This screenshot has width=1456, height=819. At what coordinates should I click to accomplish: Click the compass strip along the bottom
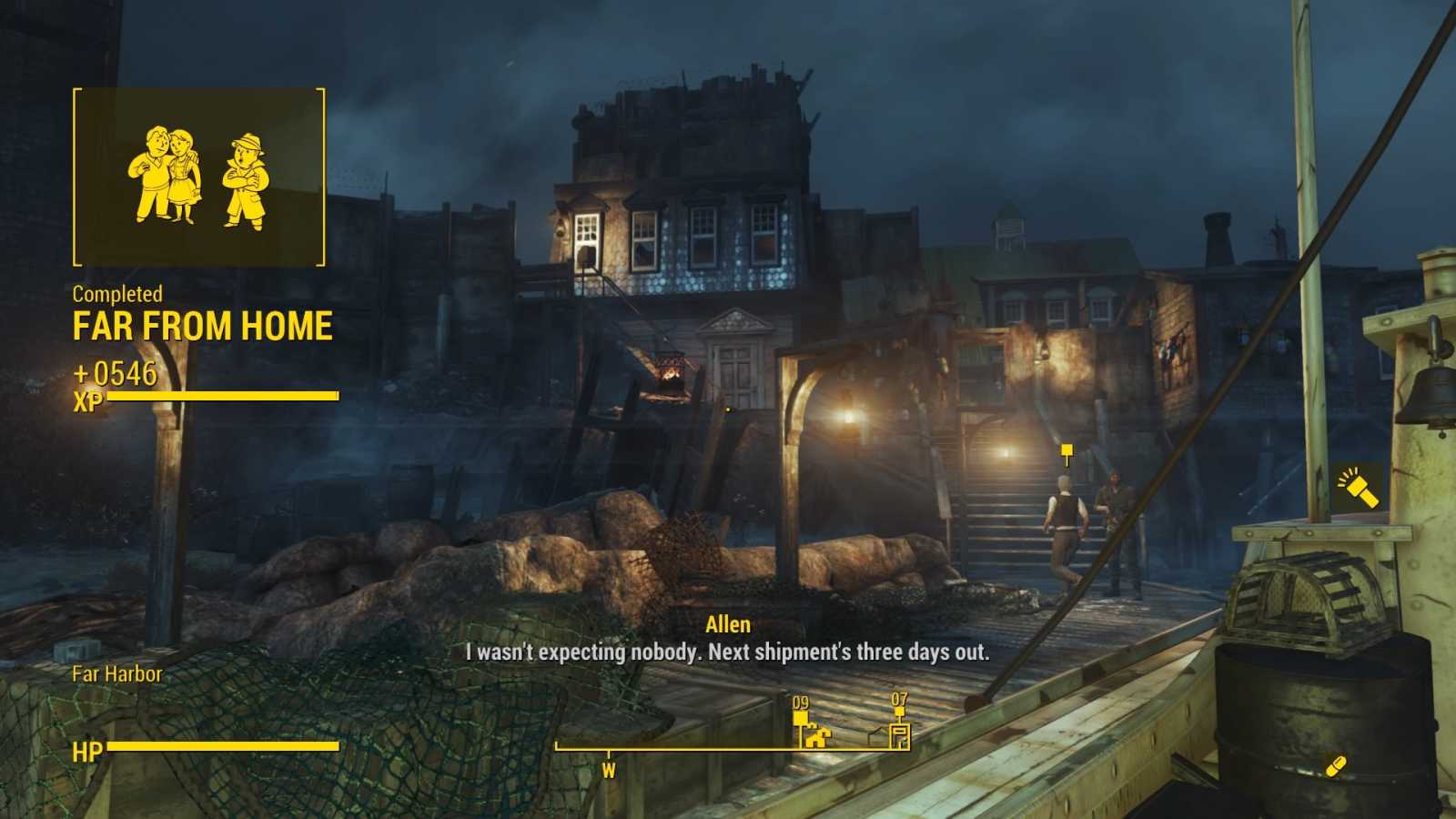[x=728, y=748]
